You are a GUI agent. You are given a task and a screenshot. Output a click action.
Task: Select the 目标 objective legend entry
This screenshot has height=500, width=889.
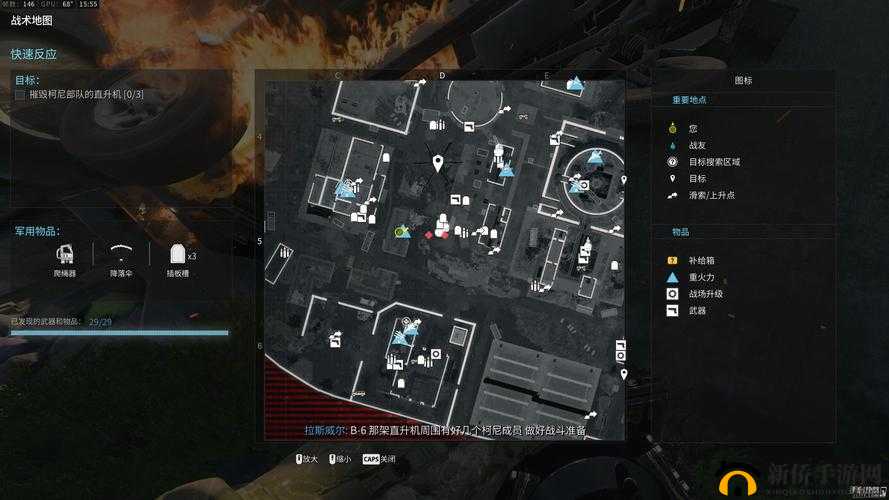[697, 178]
